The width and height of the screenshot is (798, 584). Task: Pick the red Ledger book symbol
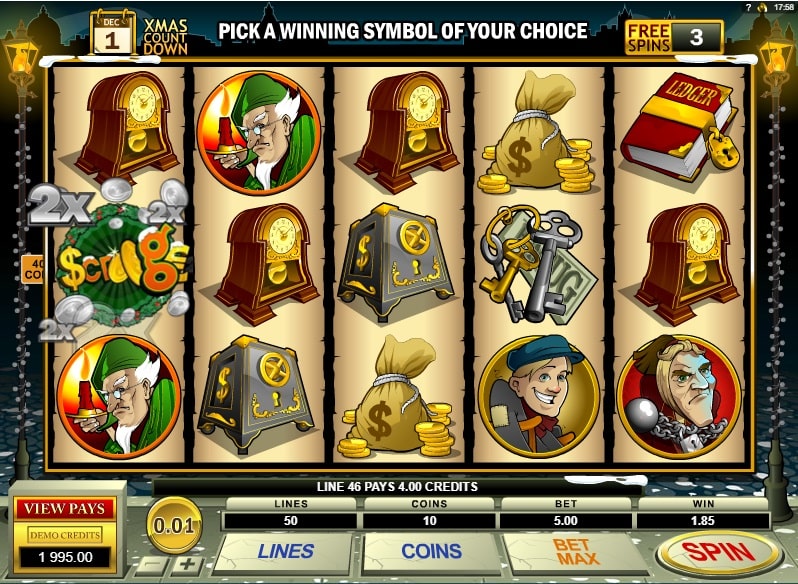pos(676,130)
